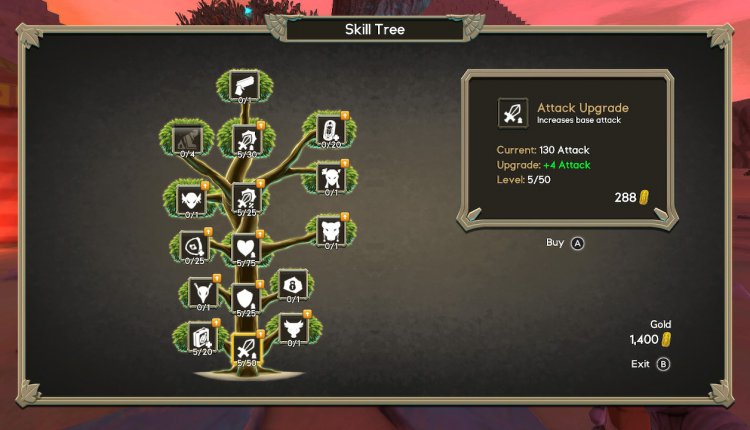Choose the heart health upgrade node

tap(246, 247)
